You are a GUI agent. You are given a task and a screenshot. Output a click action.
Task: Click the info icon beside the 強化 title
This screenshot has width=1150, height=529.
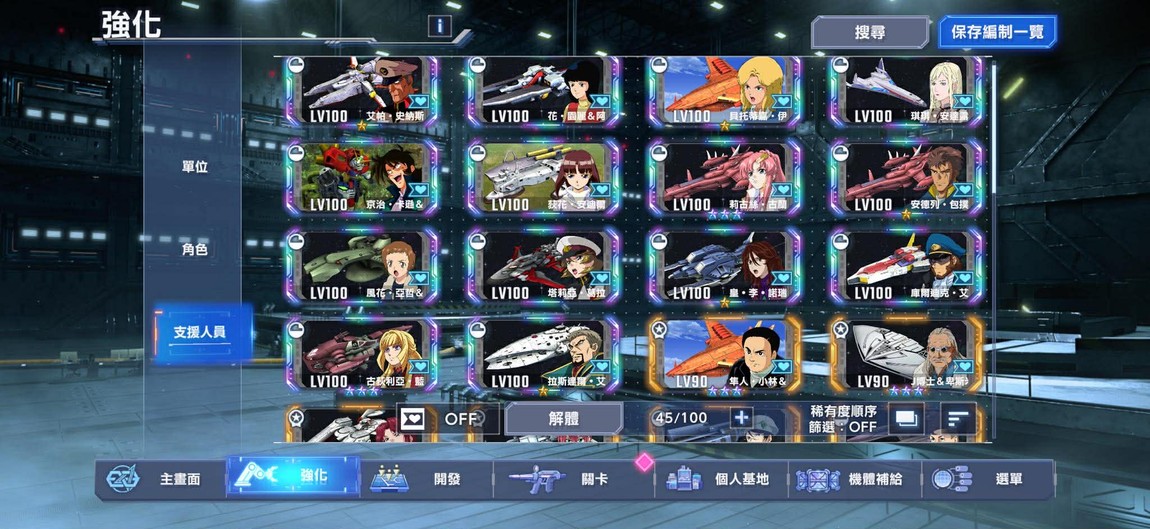point(438,26)
